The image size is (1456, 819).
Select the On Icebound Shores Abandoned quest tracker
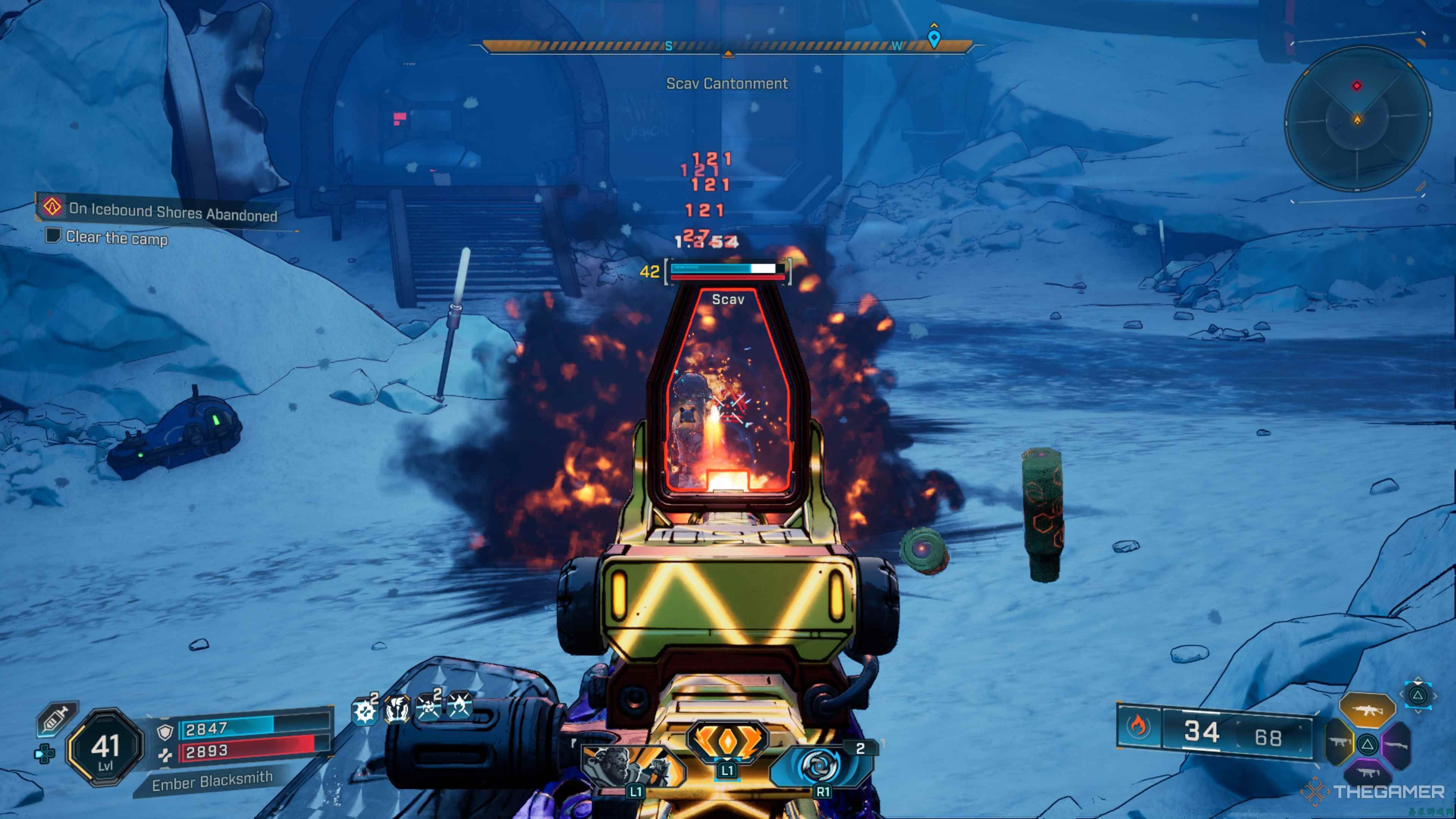tap(164, 211)
